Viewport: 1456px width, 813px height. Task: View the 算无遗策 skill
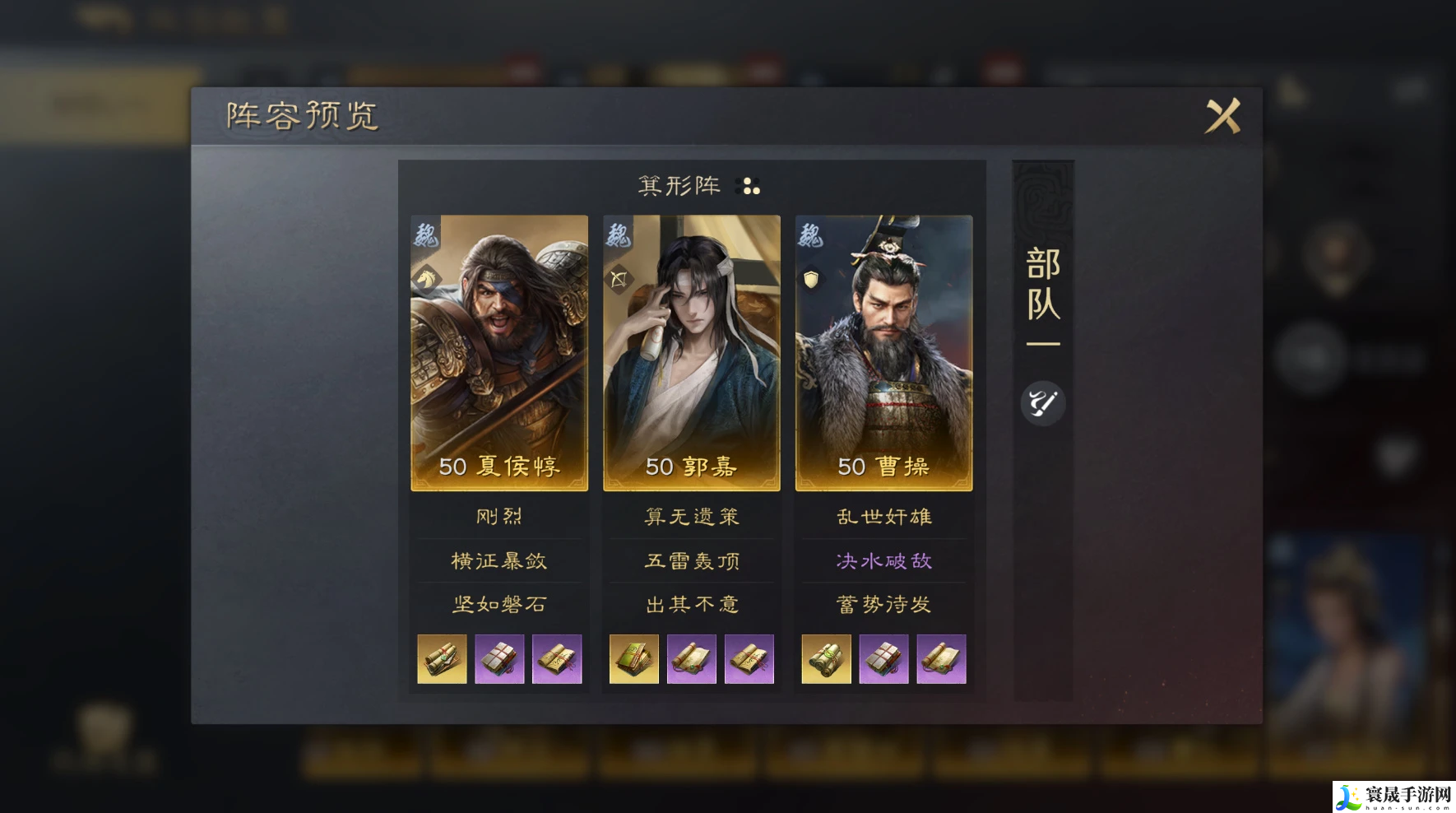692,517
